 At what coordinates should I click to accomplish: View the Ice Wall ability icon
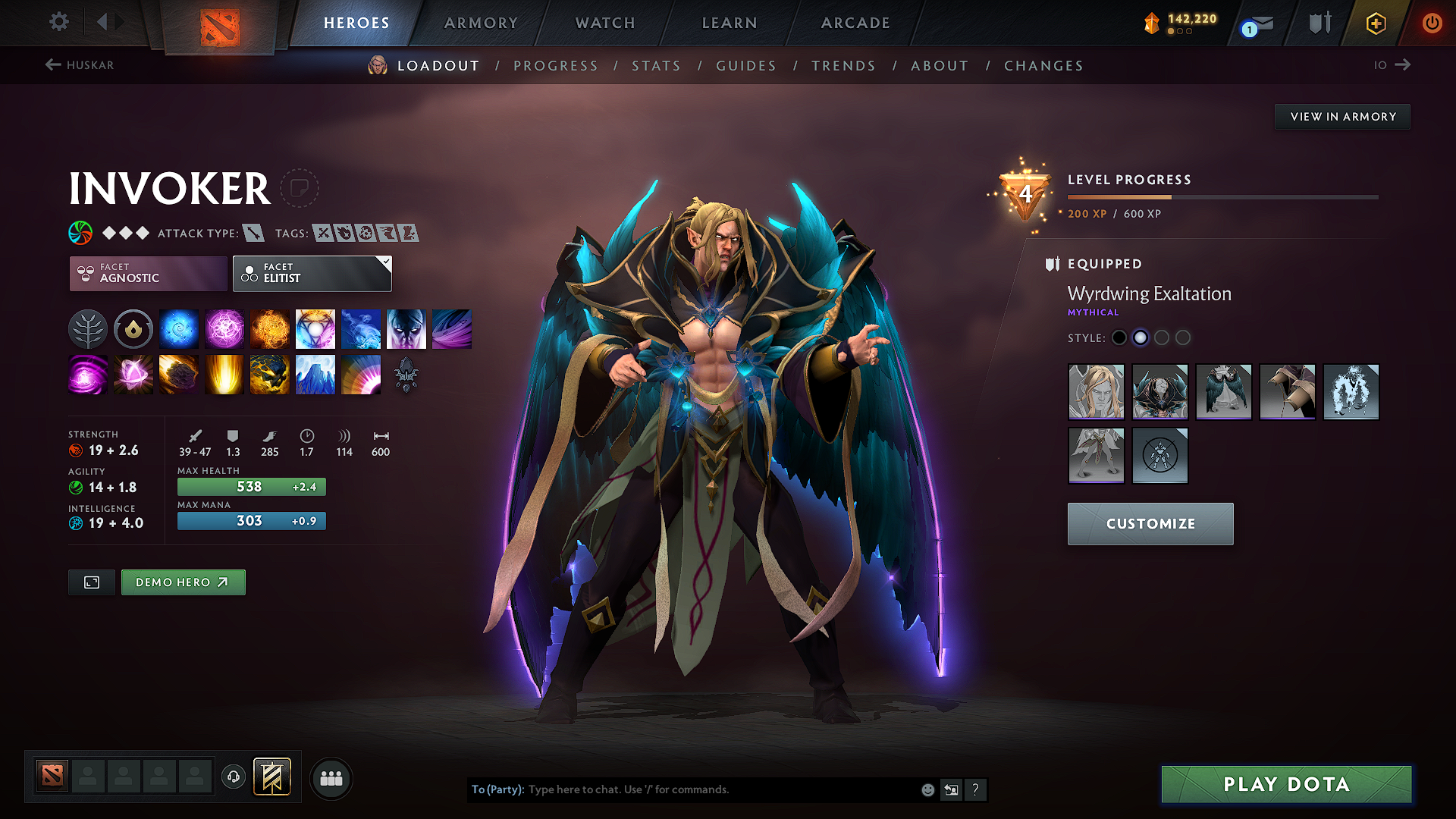[x=315, y=375]
